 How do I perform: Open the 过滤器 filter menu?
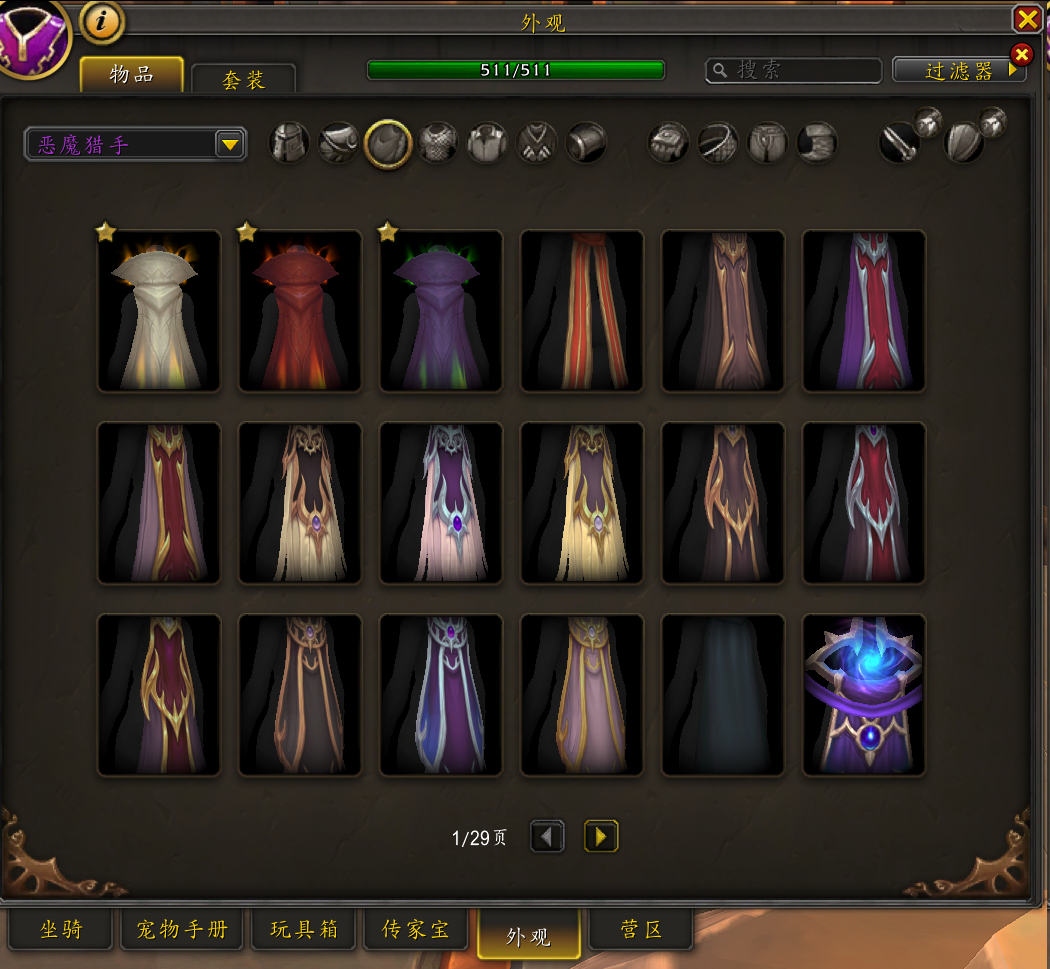click(959, 71)
